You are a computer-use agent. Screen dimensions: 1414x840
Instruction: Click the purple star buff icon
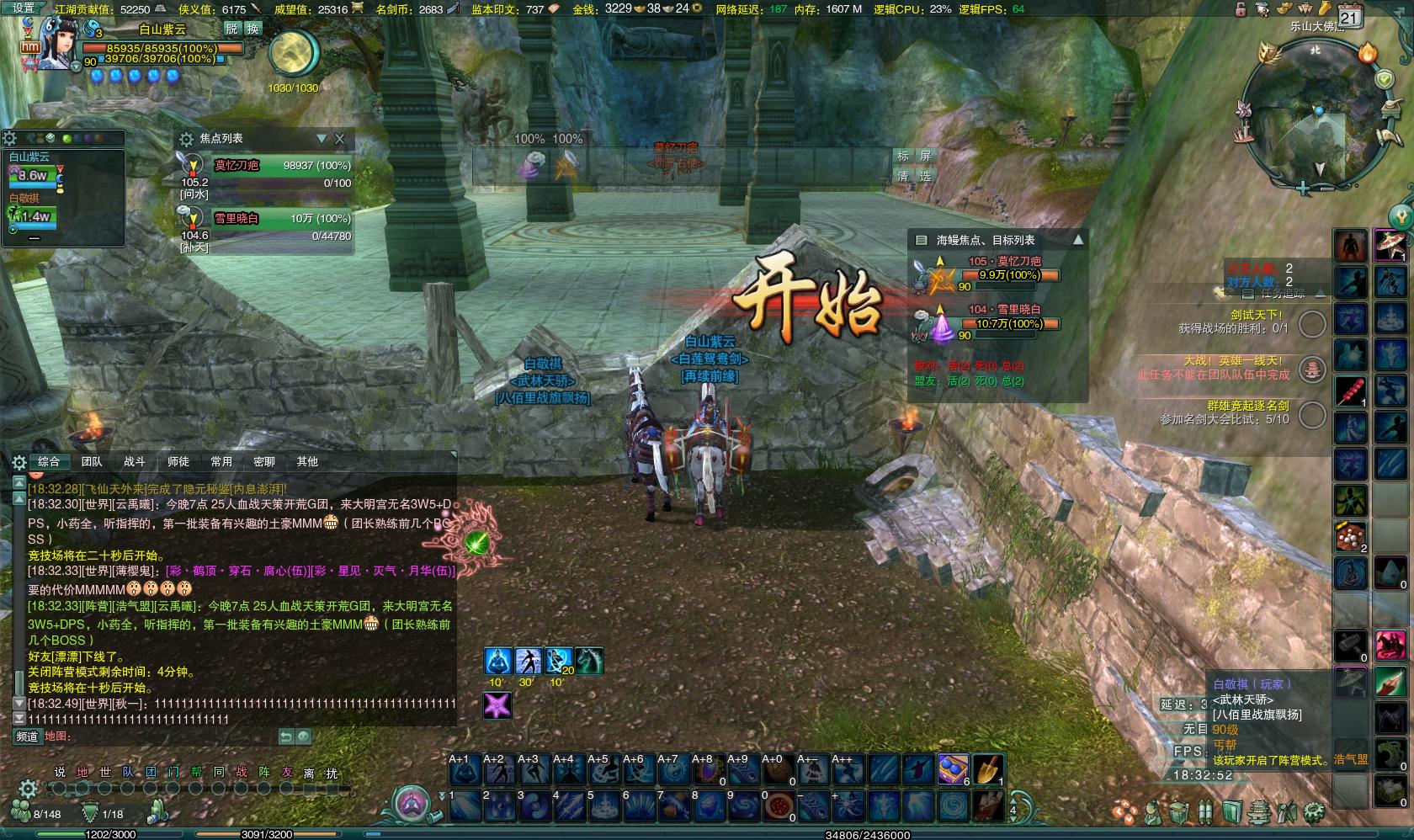coord(497,705)
